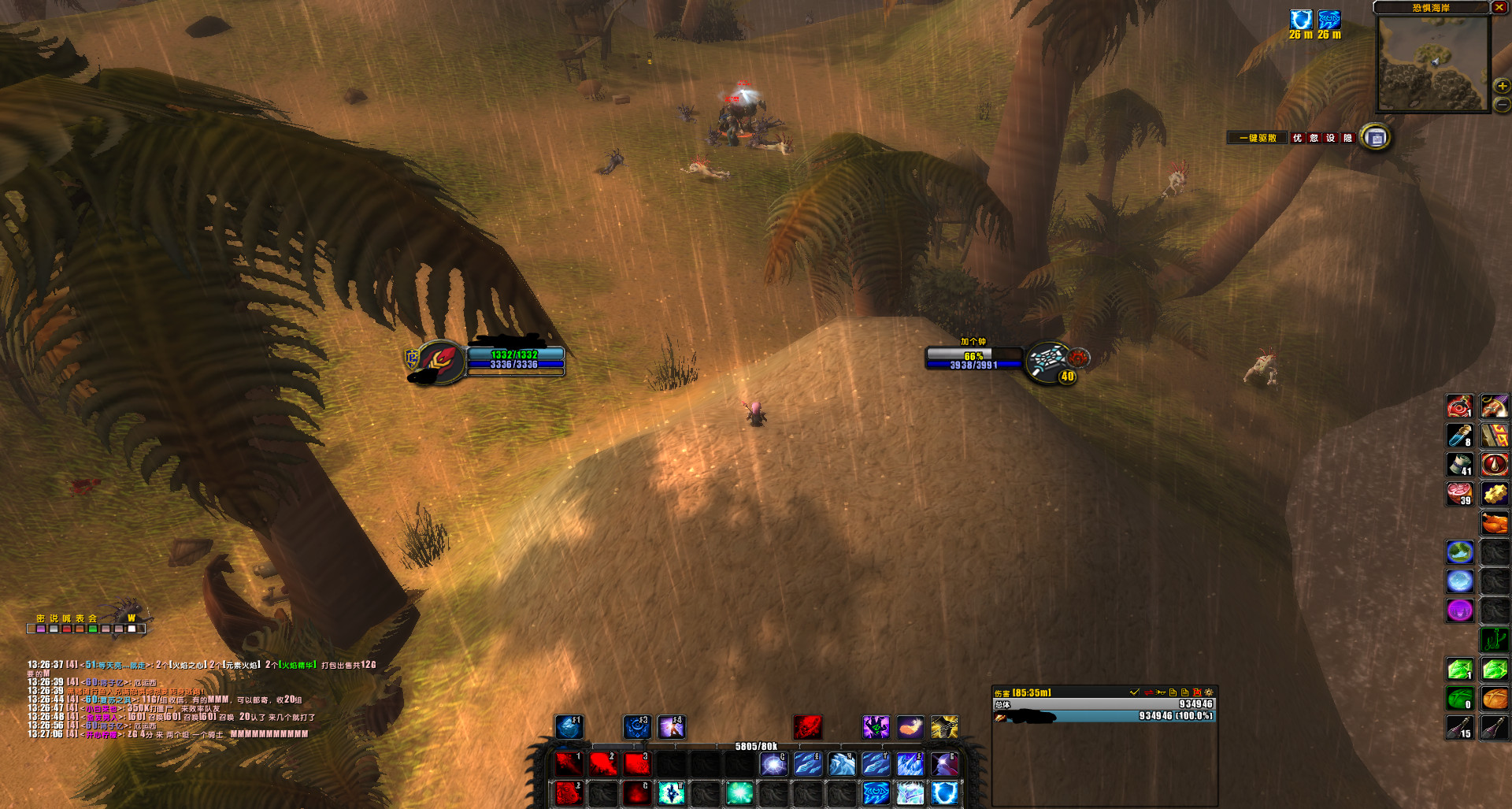Click the red 隐 hide button
Viewport: 1512px width, 809px height.
tap(1347, 138)
